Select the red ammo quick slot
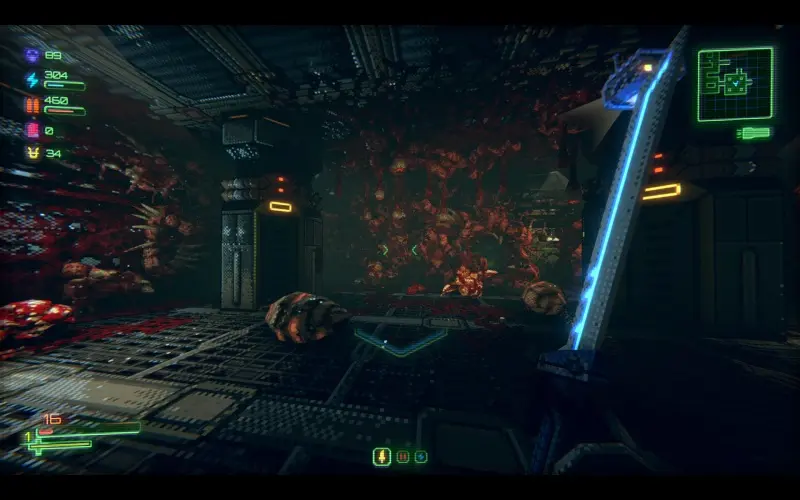800x500 pixels. point(403,457)
